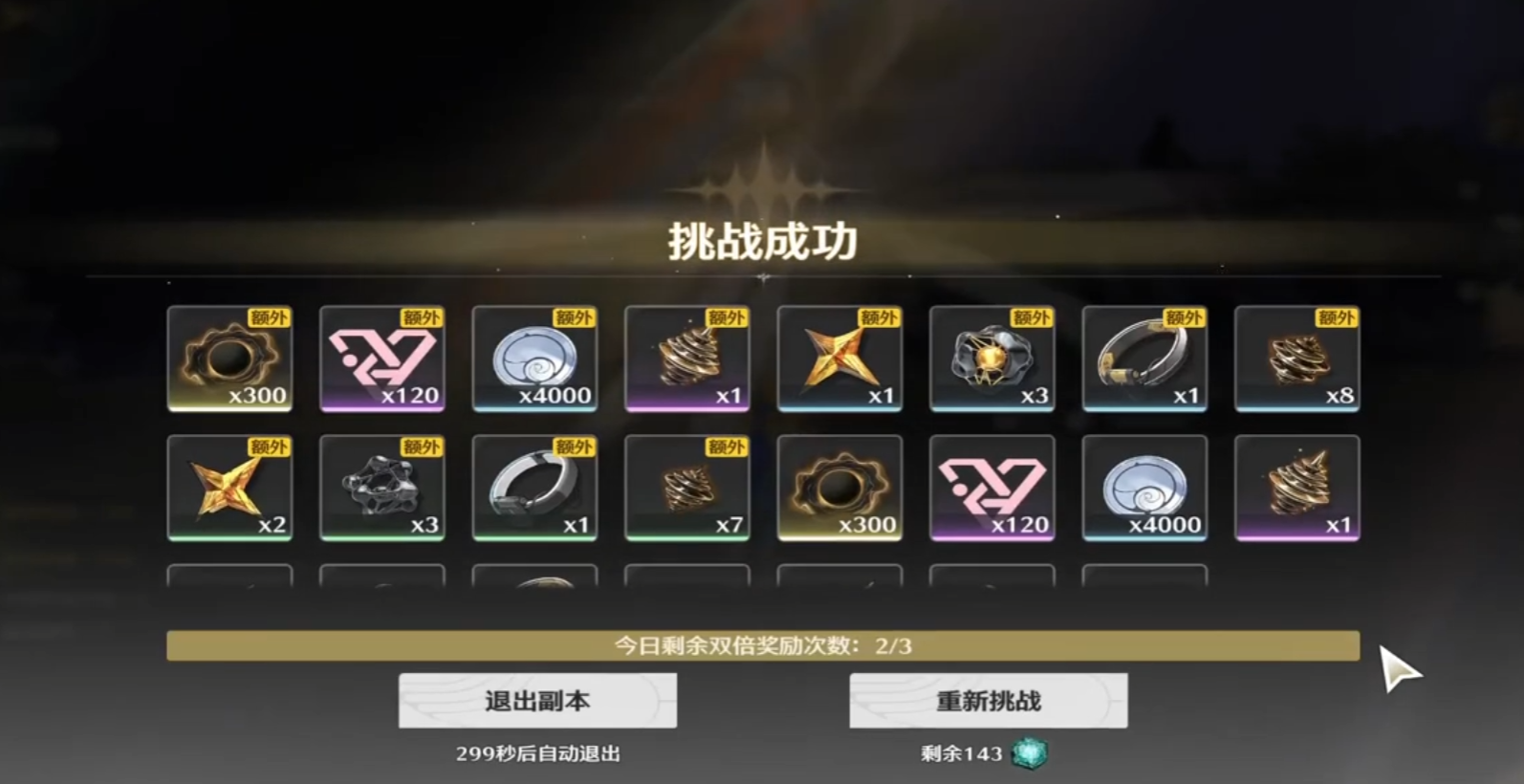The height and width of the screenshot is (784, 1524).
Task: Select the x300 golden shell currency icon
Action: coord(230,359)
